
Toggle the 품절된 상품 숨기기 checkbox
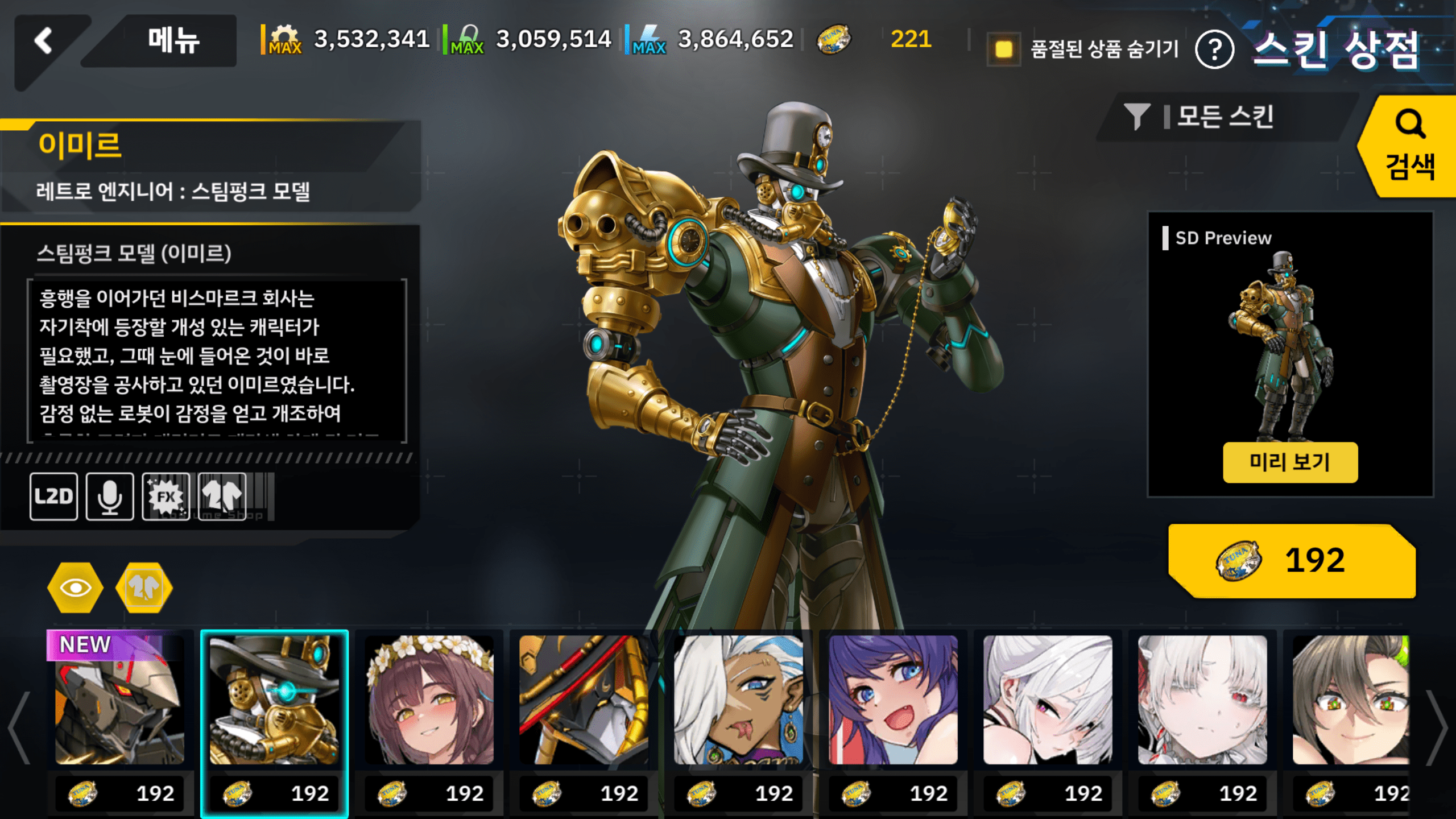1003,49
